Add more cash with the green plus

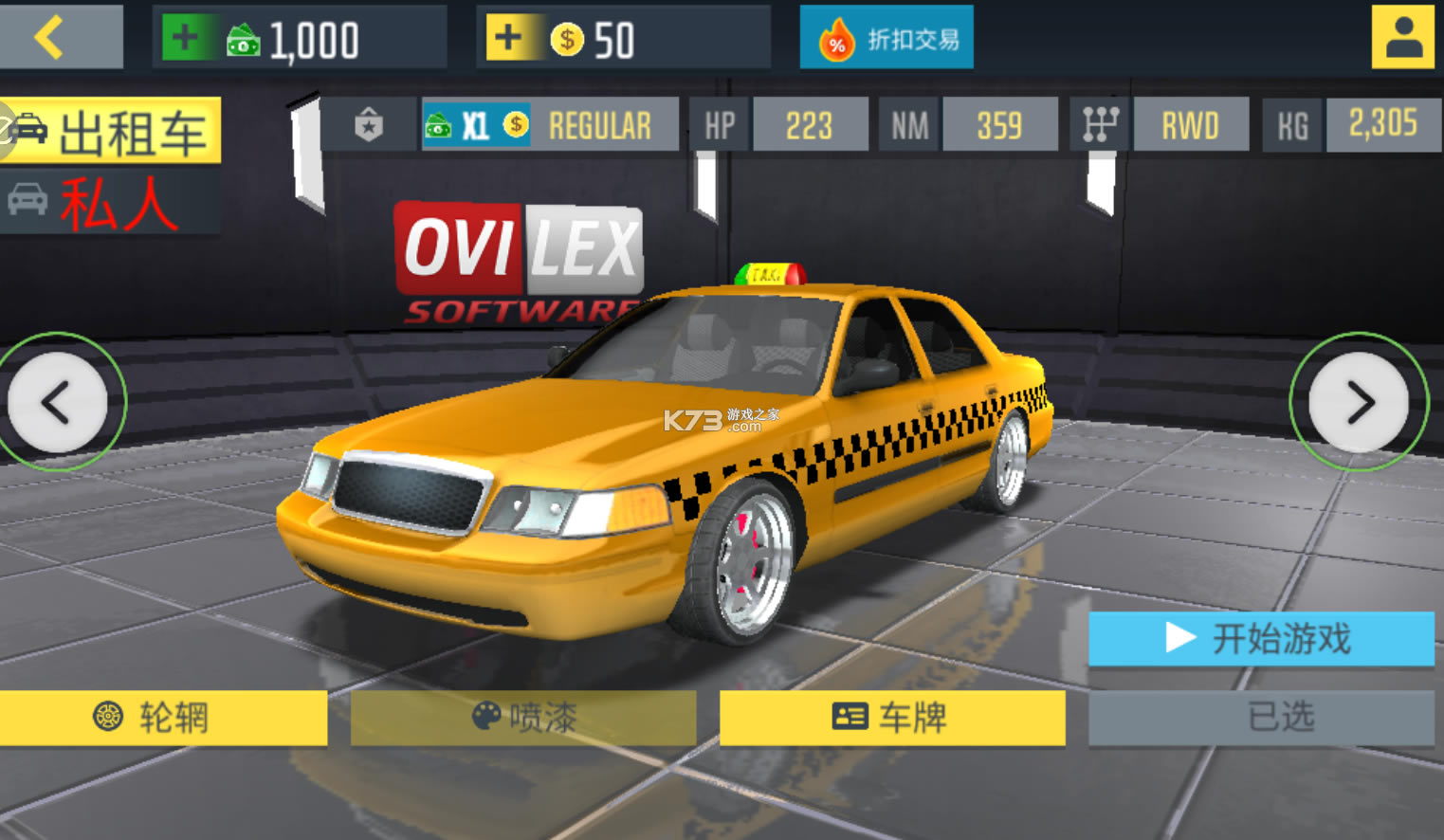pyautogui.click(x=186, y=39)
